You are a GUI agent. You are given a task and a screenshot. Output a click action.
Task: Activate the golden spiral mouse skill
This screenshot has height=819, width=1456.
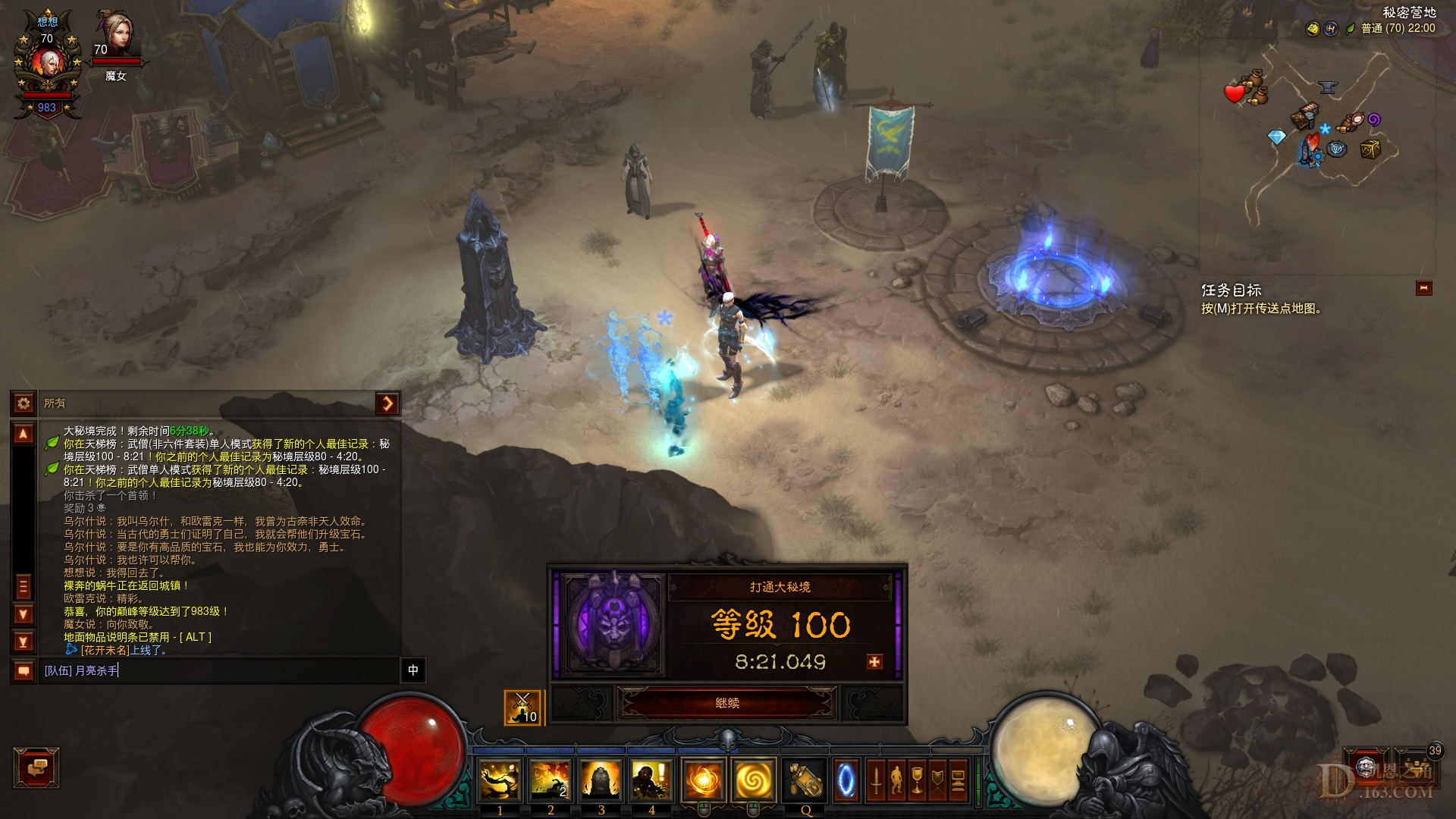pyautogui.click(x=753, y=780)
